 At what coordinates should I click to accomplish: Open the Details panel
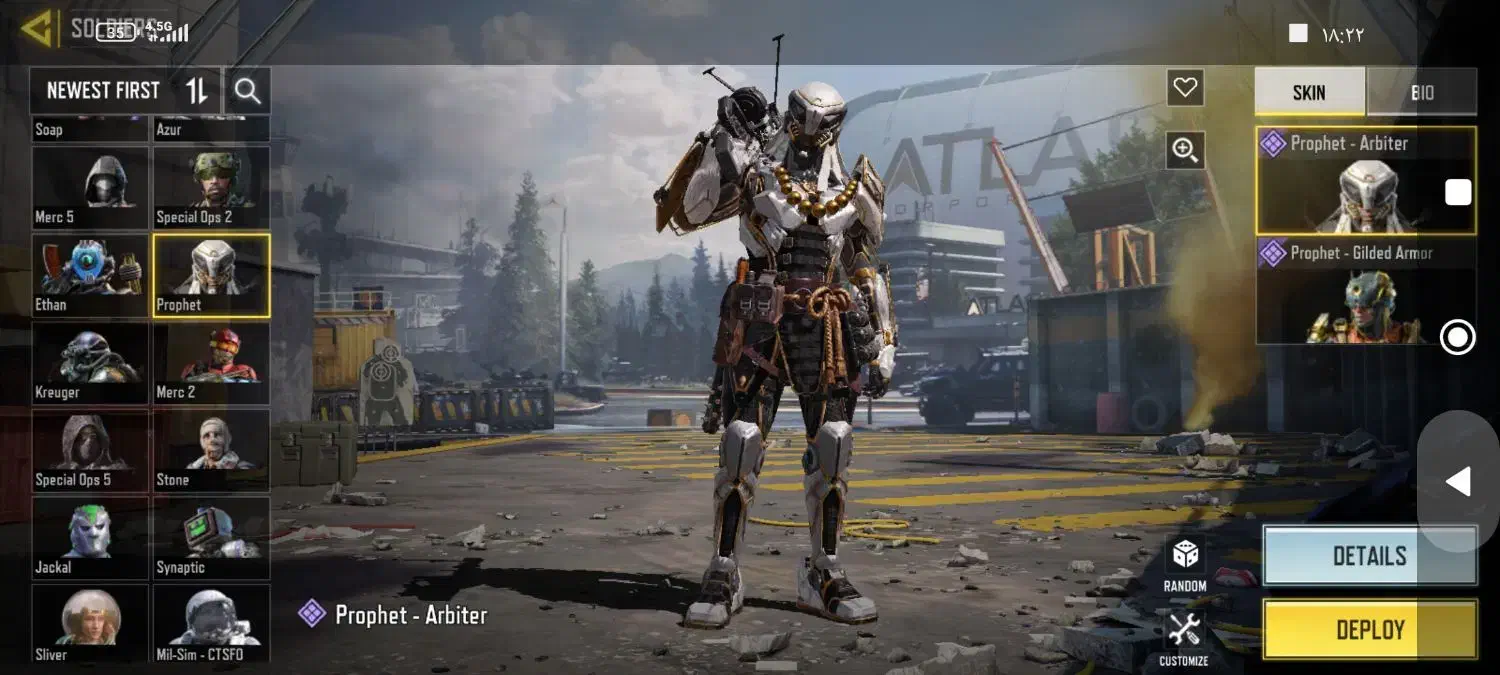pyautogui.click(x=1369, y=556)
